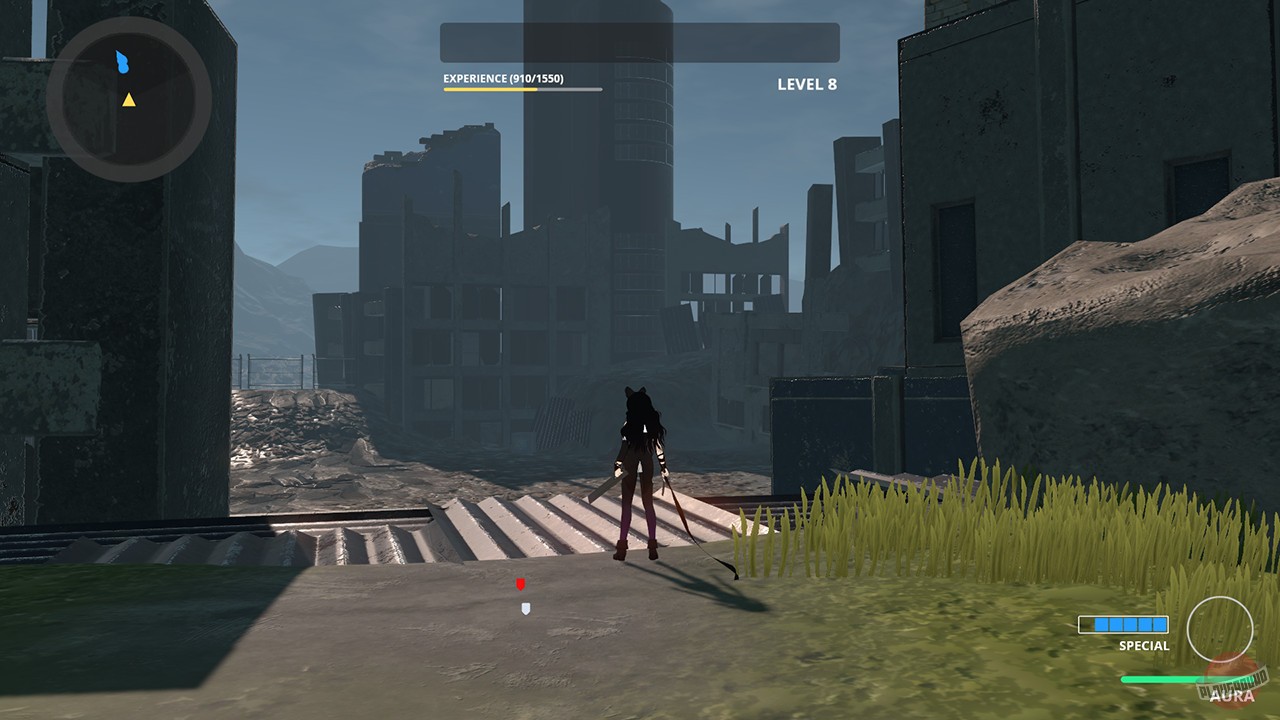The height and width of the screenshot is (720, 1280).
Task: Click the AURA label
Action: pyautogui.click(x=1231, y=695)
